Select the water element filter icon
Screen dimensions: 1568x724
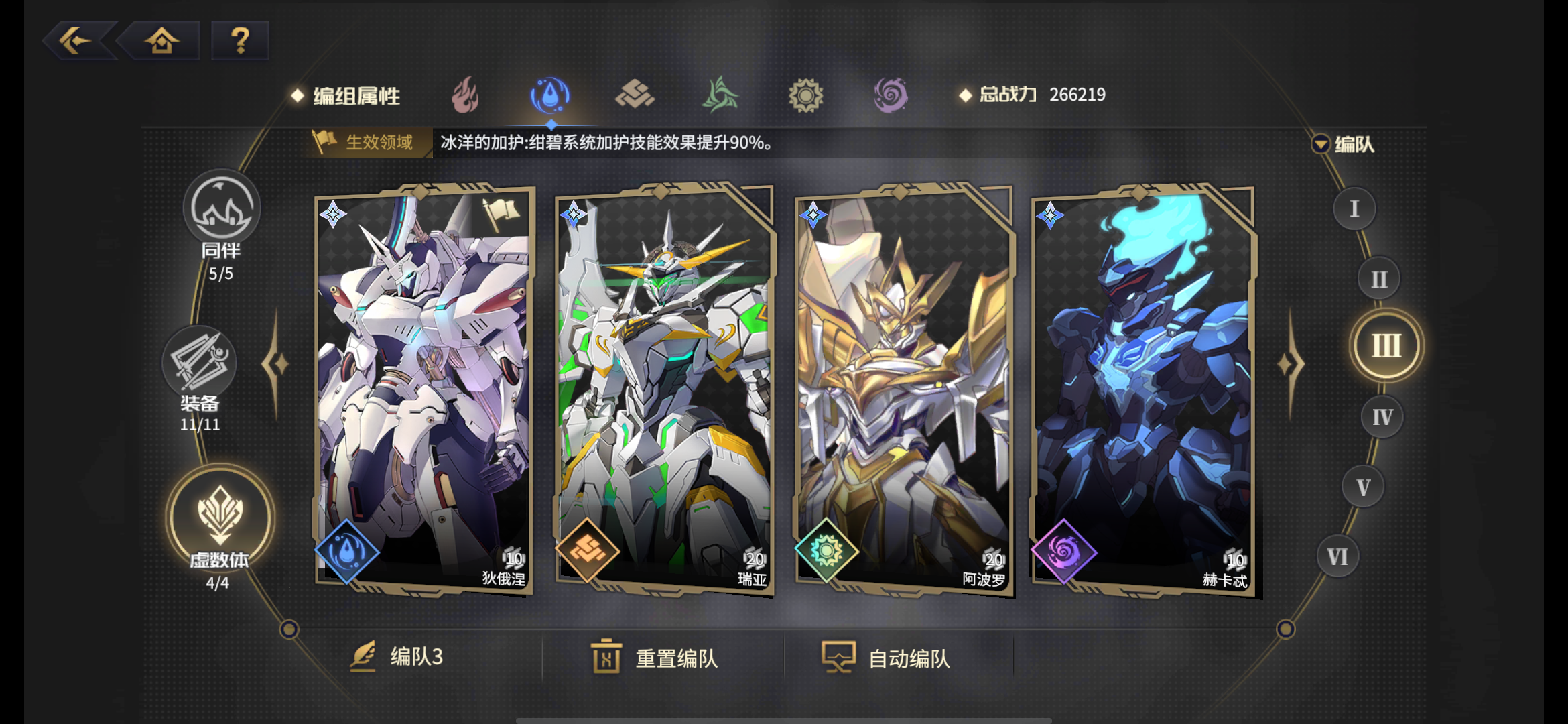(x=549, y=94)
